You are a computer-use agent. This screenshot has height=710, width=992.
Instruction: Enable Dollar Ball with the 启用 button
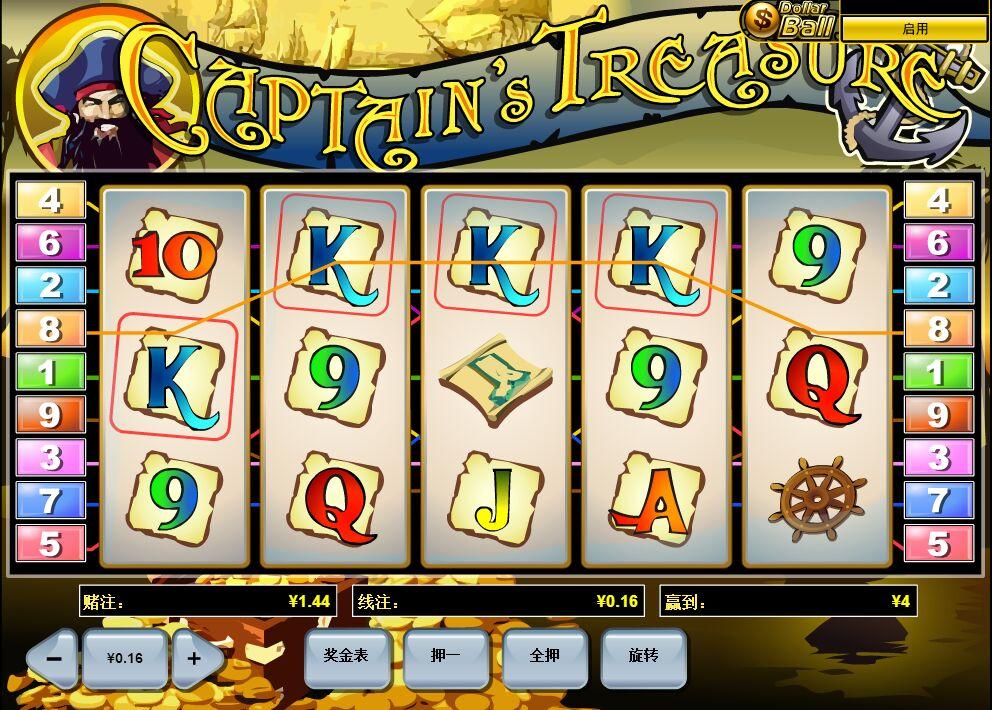coord(914,29)
